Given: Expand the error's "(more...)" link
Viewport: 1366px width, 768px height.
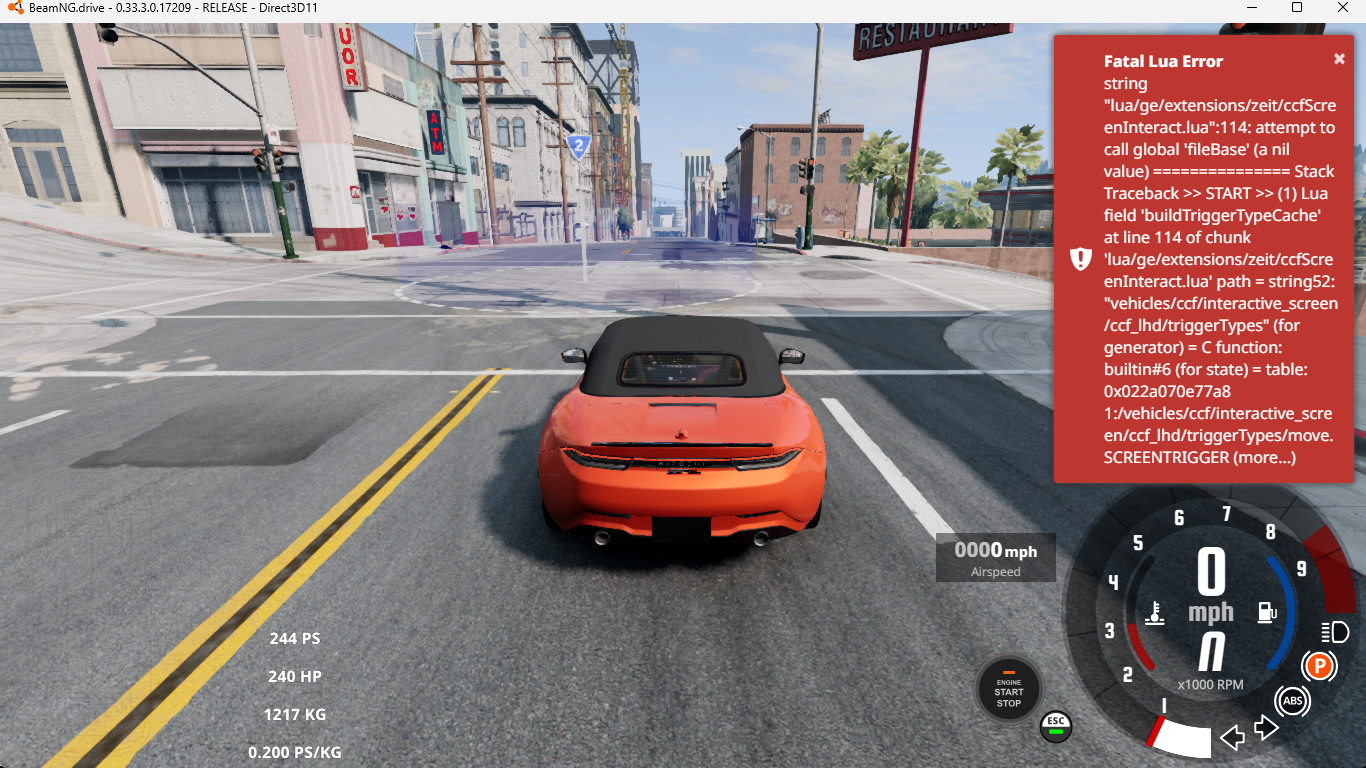Looking at the screenshot, I should [1265, 457].
